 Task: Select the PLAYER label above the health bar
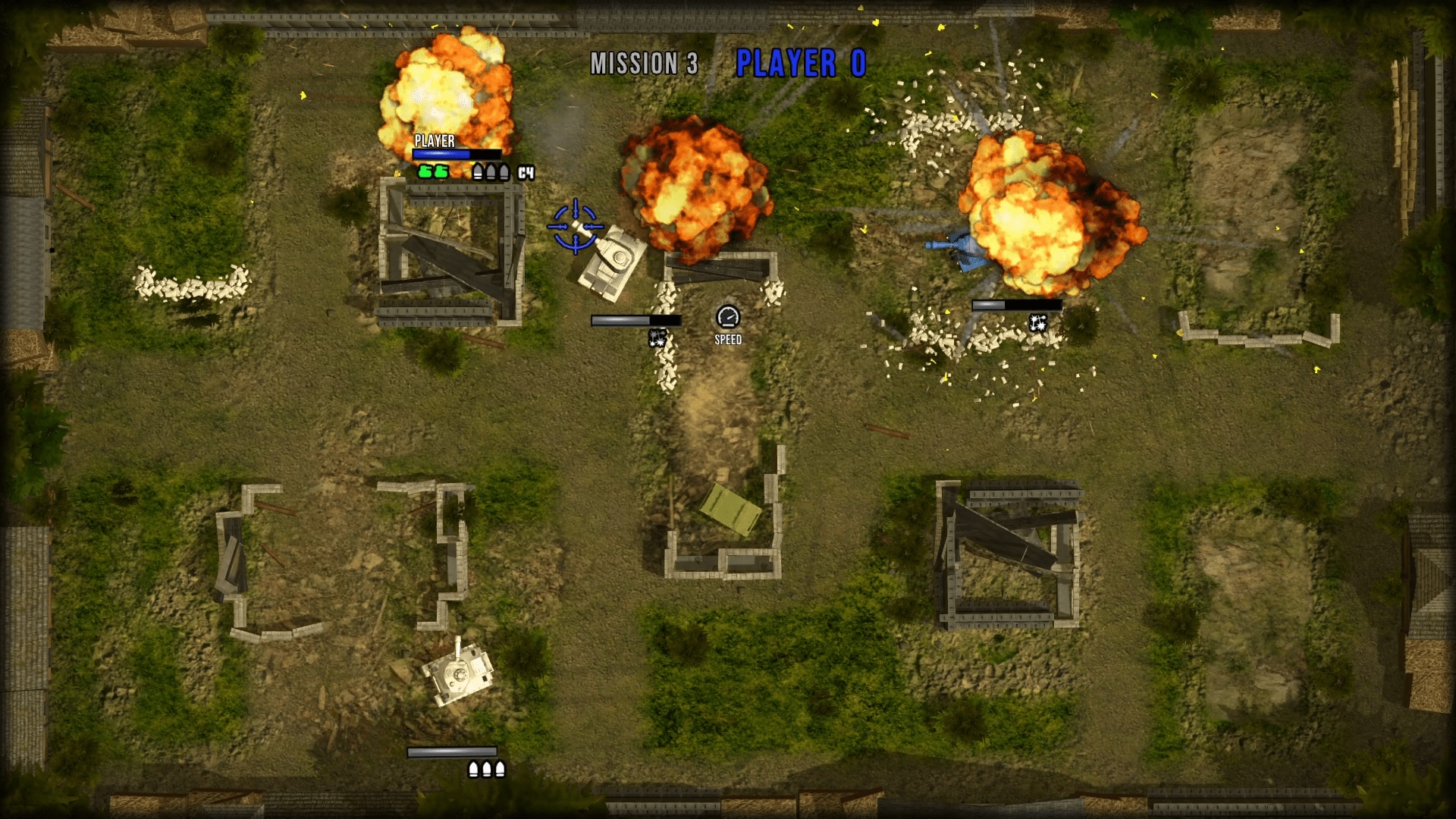point(435,141)
